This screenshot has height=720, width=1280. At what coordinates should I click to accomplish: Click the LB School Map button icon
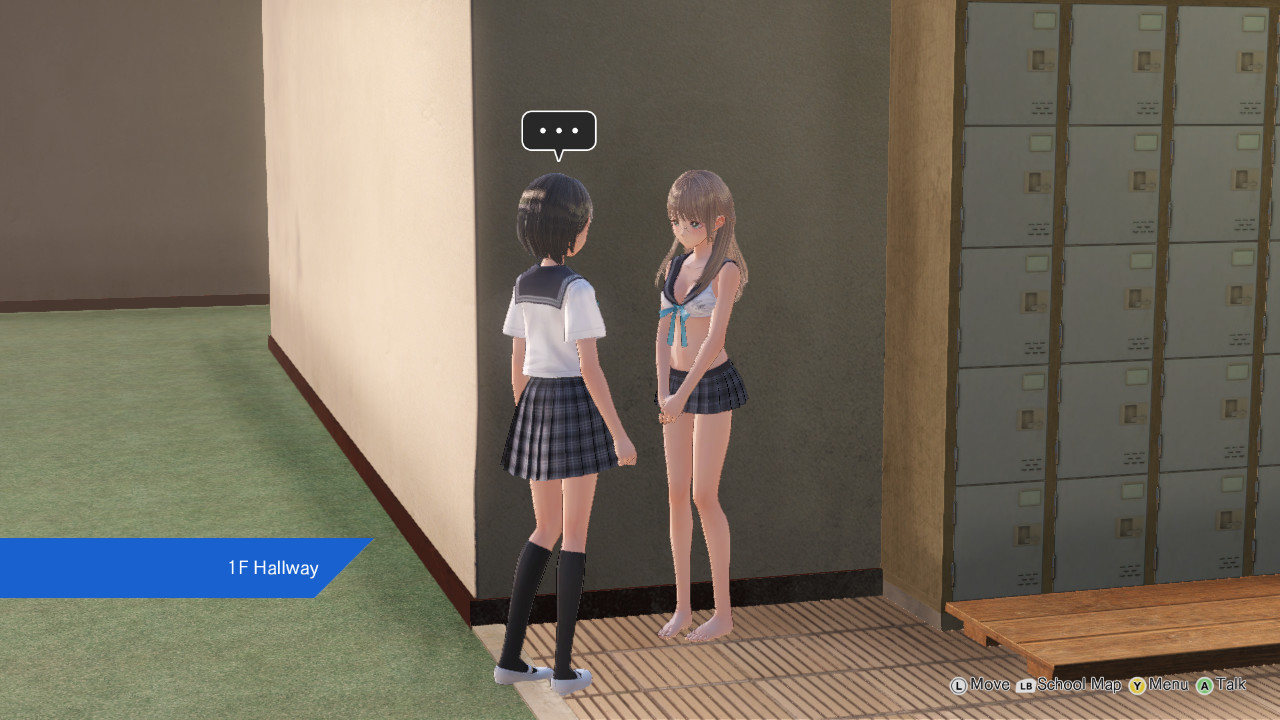click(x=1025, y=684)
